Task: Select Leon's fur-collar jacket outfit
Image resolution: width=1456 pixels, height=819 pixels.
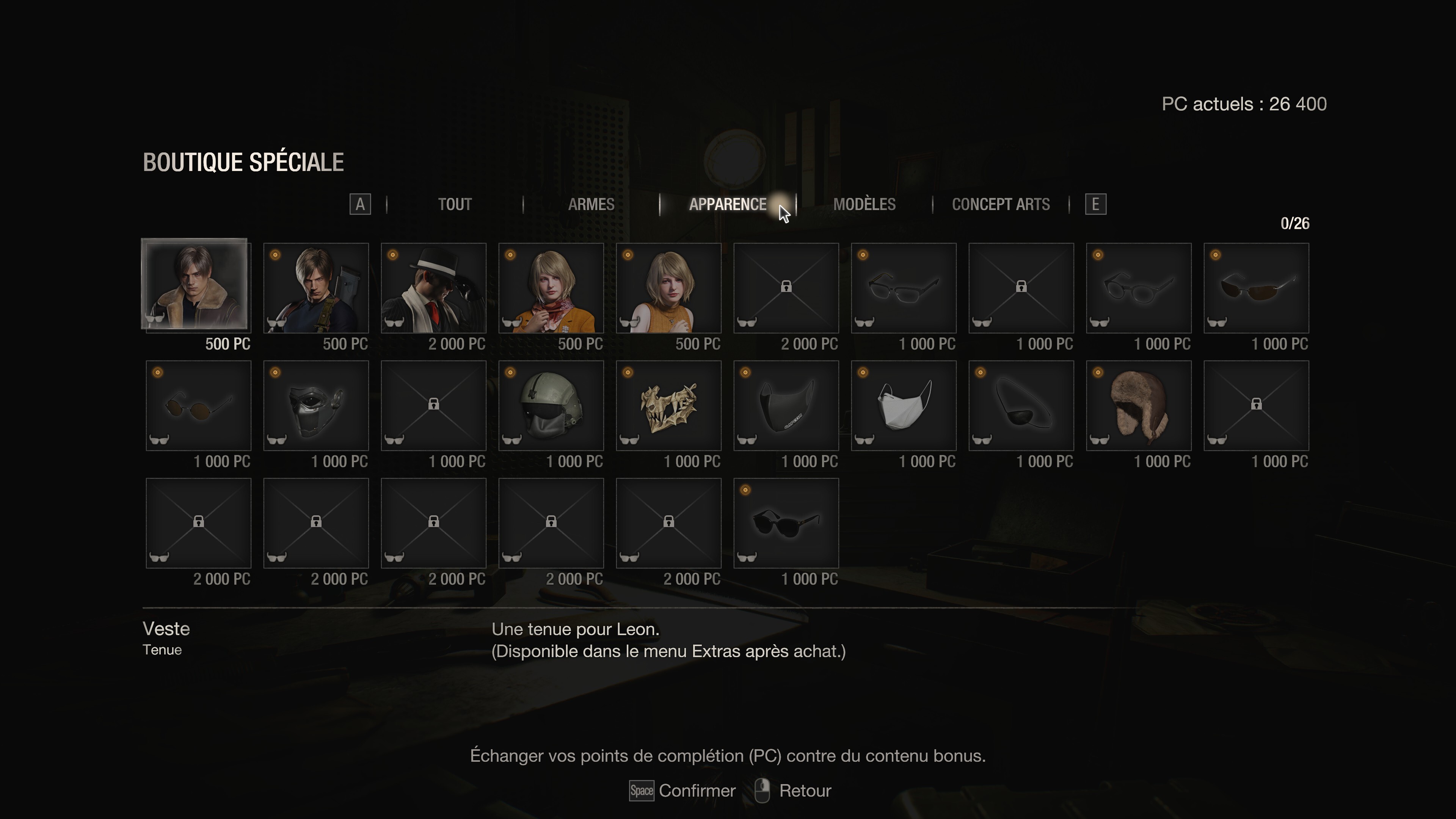Action: pos(194,284)
